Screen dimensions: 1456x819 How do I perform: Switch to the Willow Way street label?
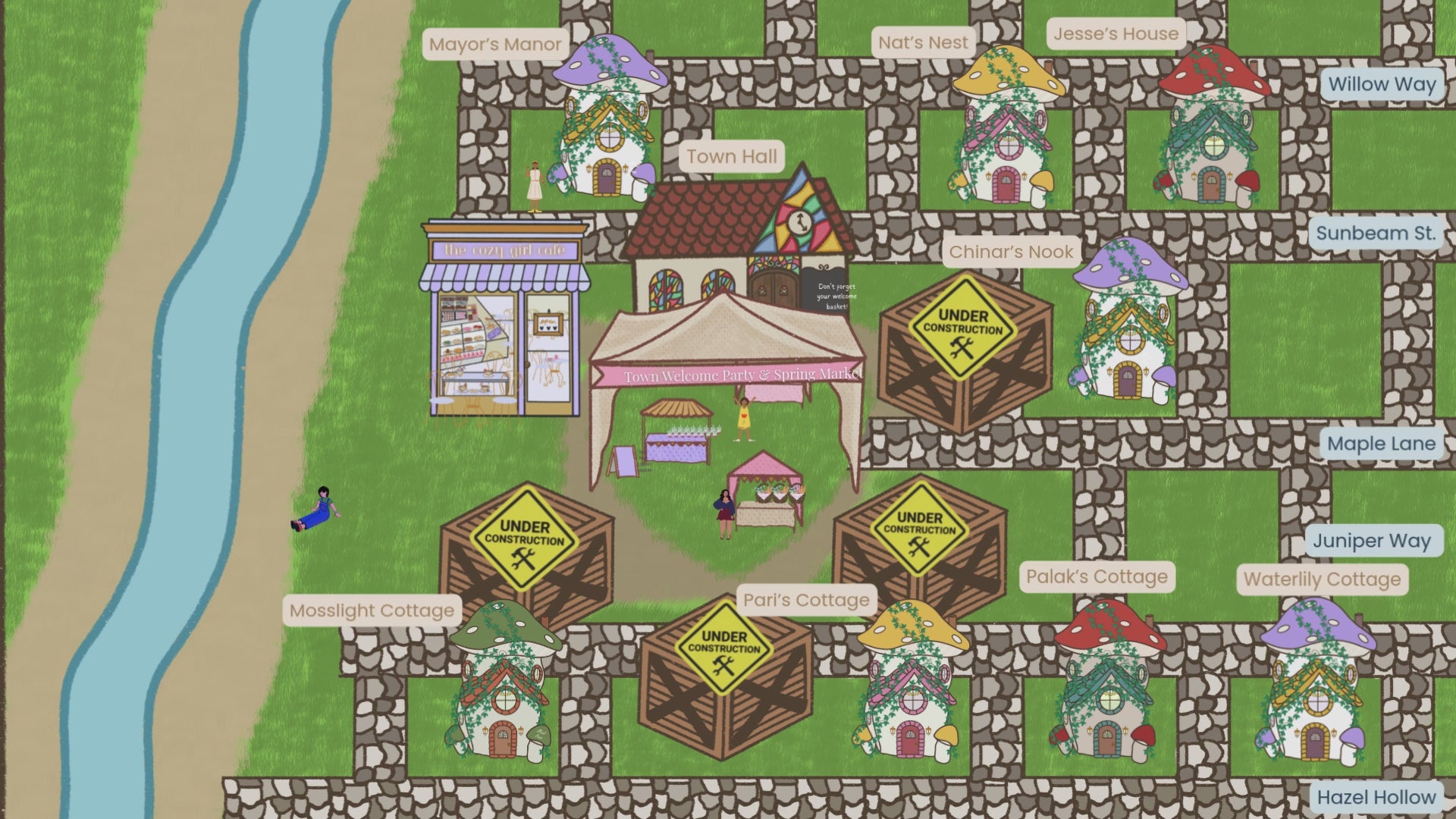coord(1382,85)
